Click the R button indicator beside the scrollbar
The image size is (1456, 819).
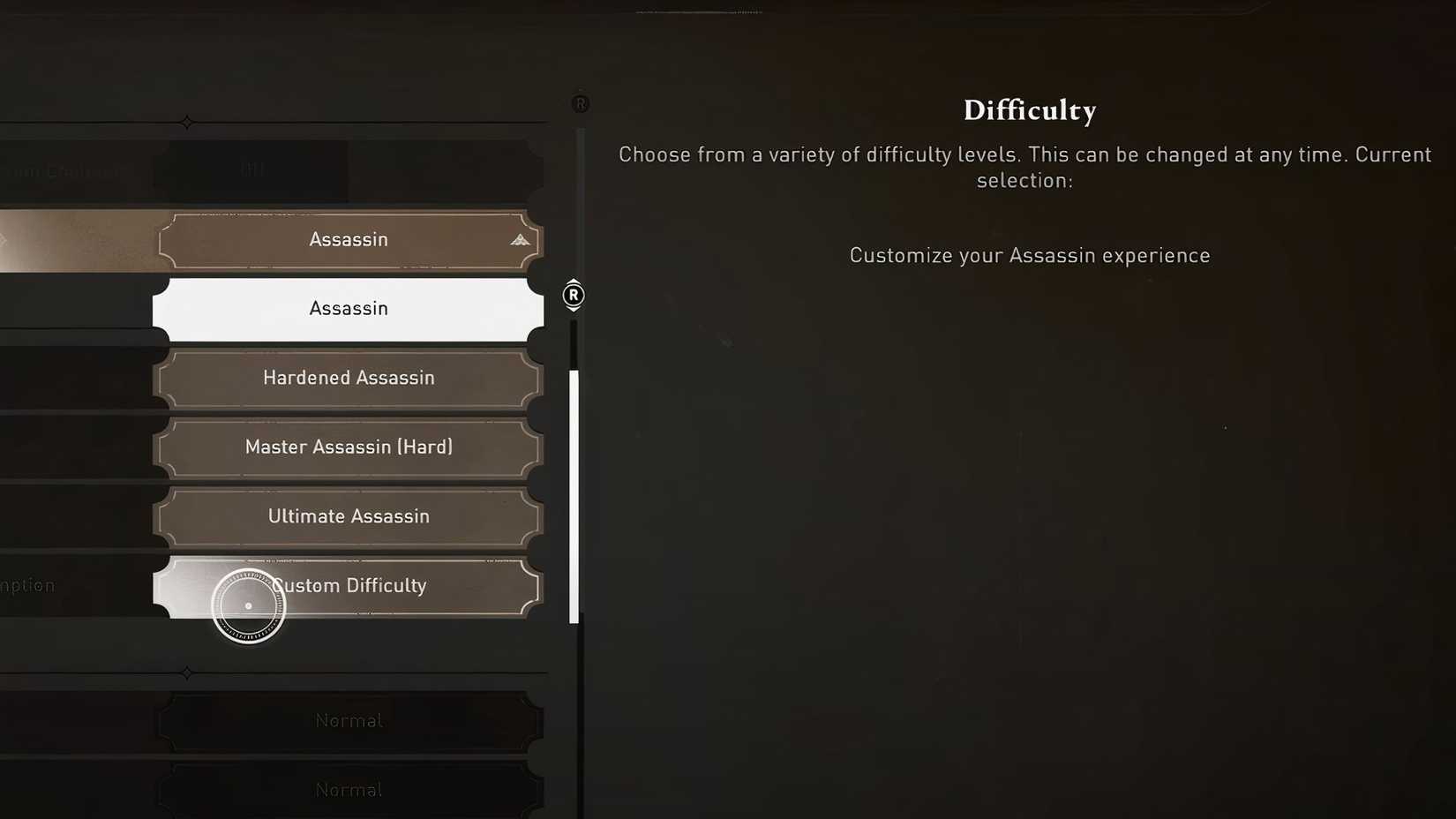point(573,296)
